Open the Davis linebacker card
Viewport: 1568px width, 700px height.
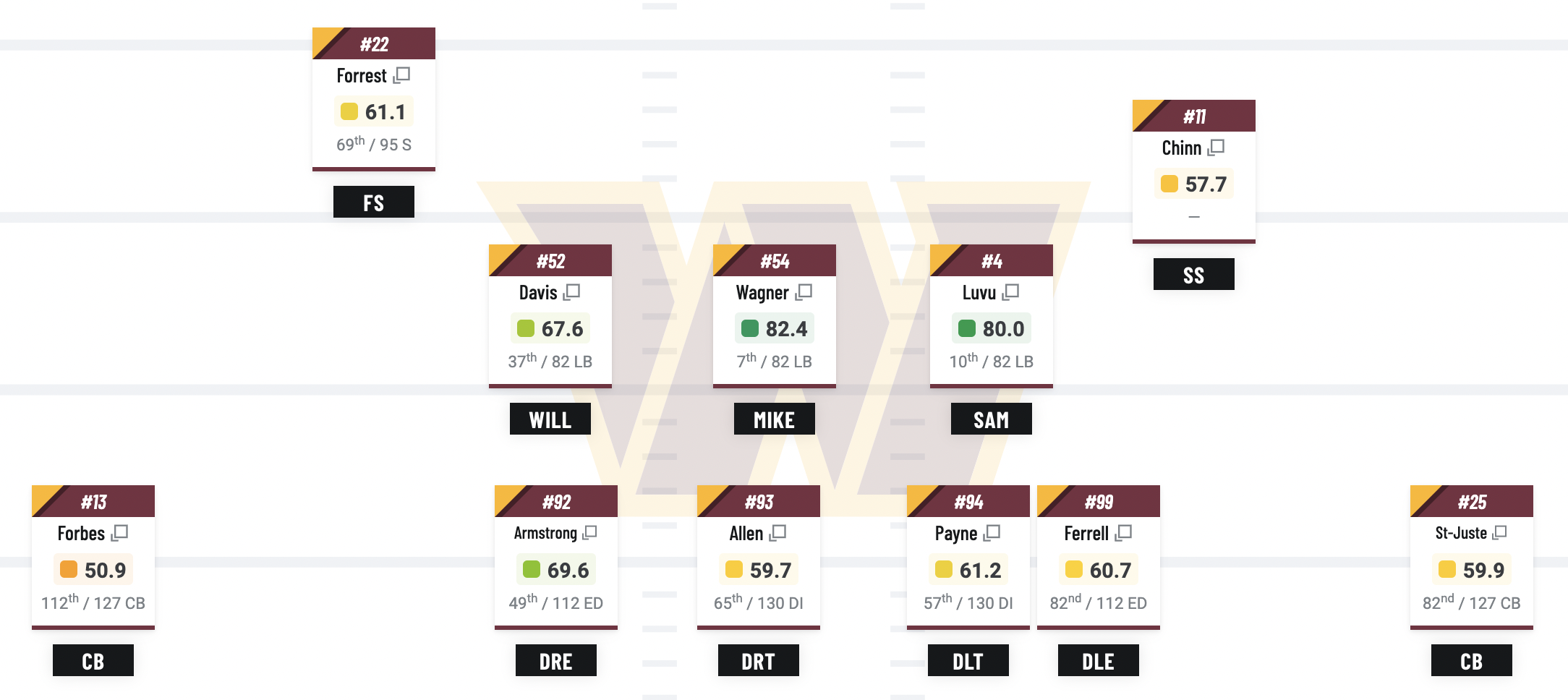(x=538, y=293)
